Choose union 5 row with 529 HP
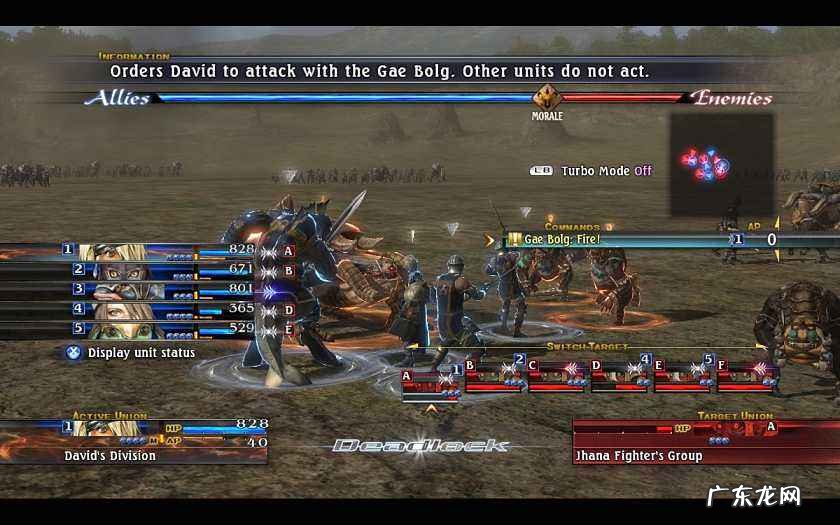 coord(160,328)
